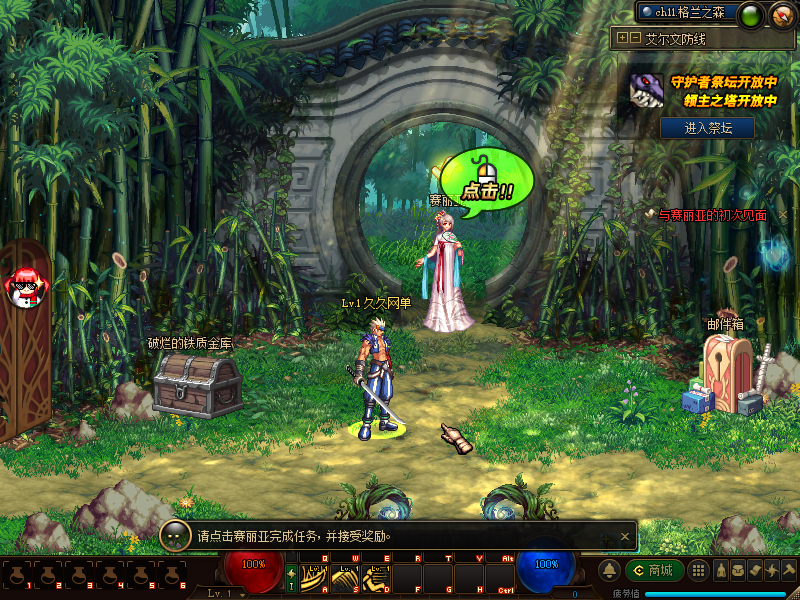Click the notification bell icon

608,570
